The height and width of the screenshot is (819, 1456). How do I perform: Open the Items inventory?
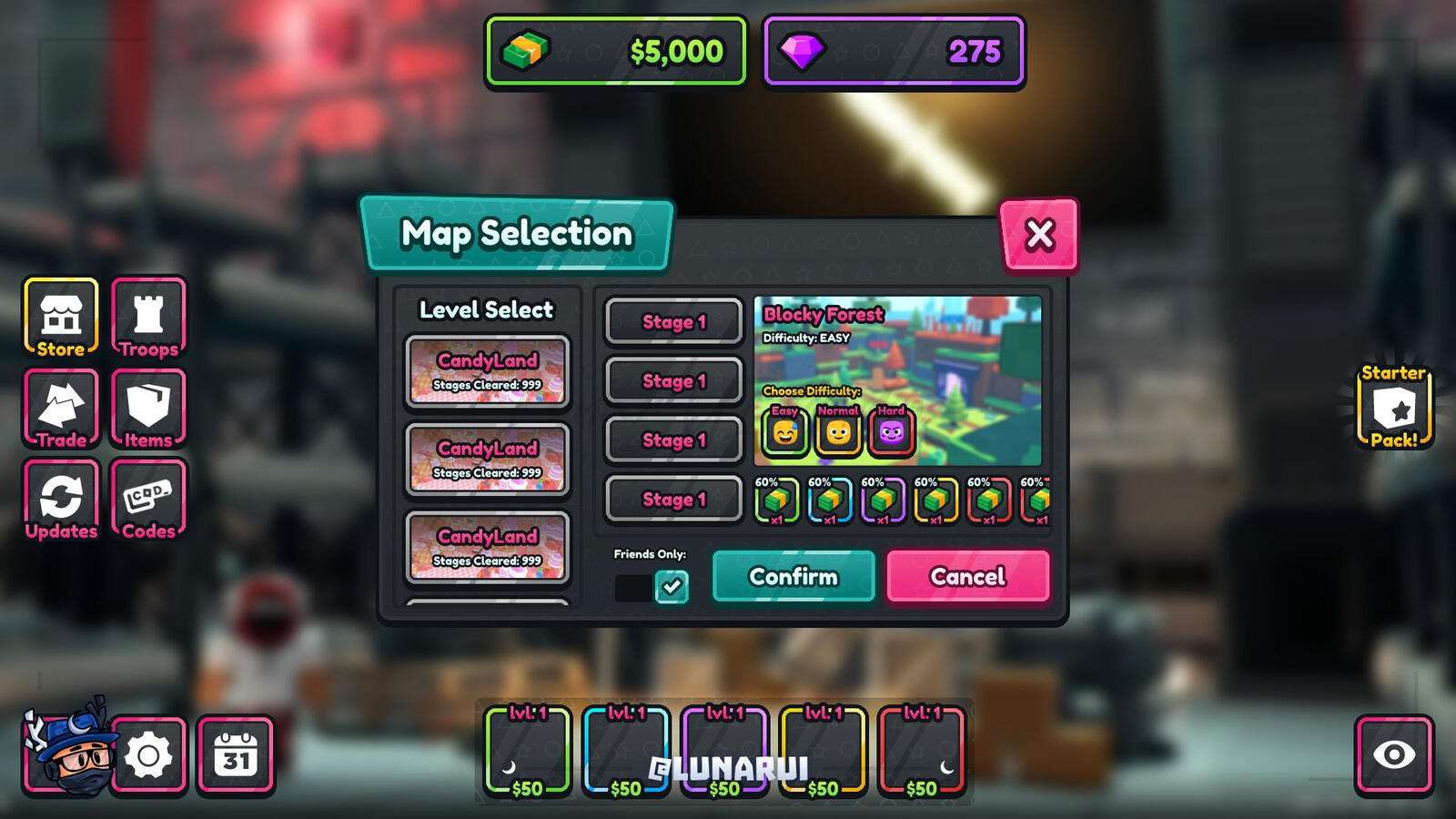pos(147,409)
